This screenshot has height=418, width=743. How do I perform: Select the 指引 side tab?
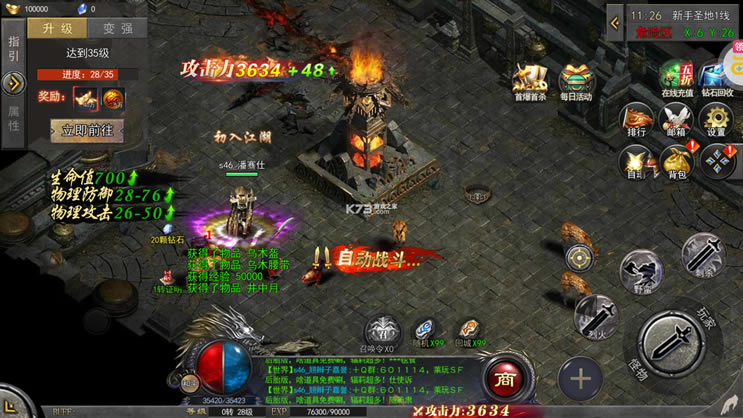13,48
